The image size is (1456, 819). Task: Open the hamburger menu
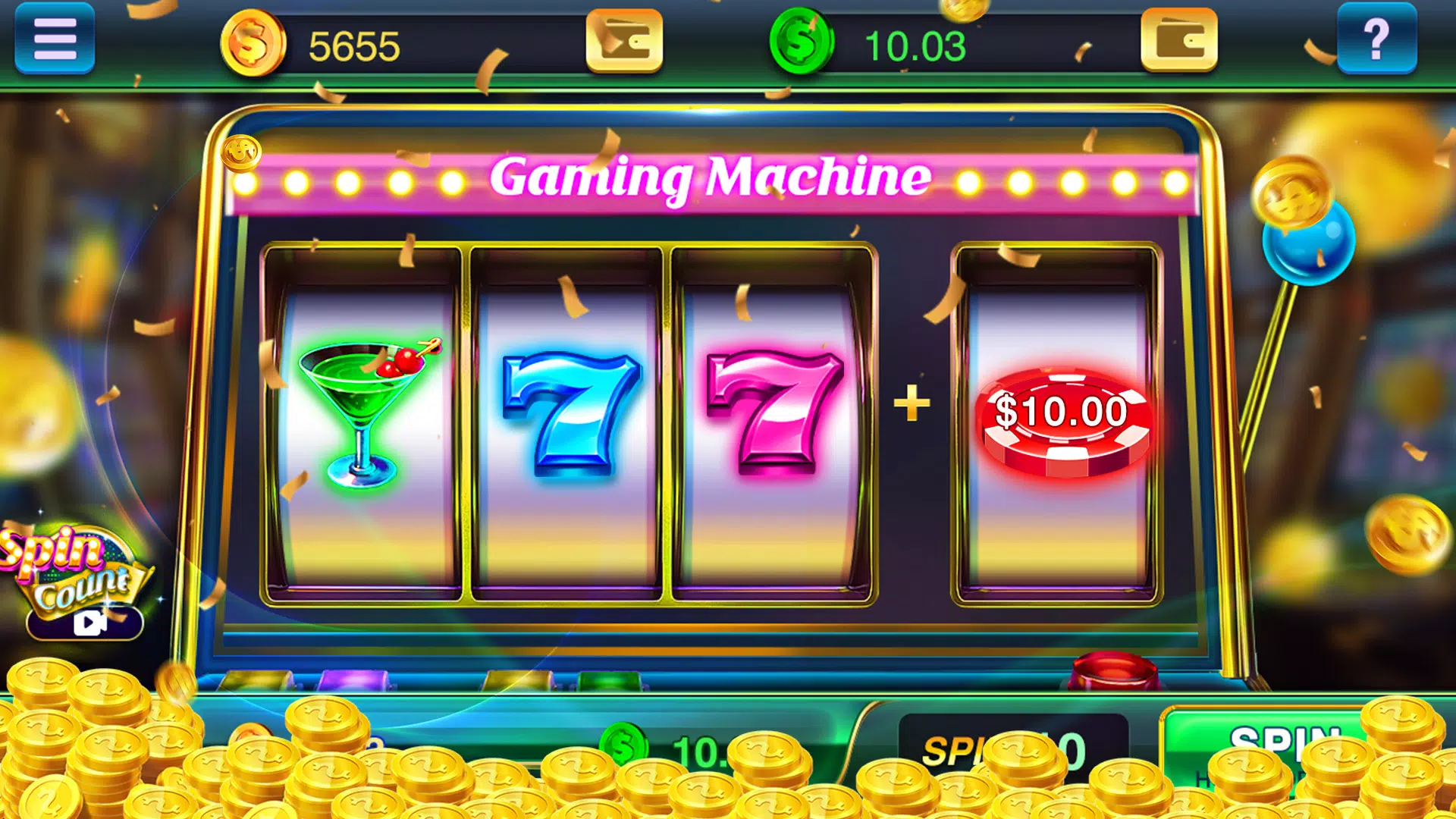point(54,38)
